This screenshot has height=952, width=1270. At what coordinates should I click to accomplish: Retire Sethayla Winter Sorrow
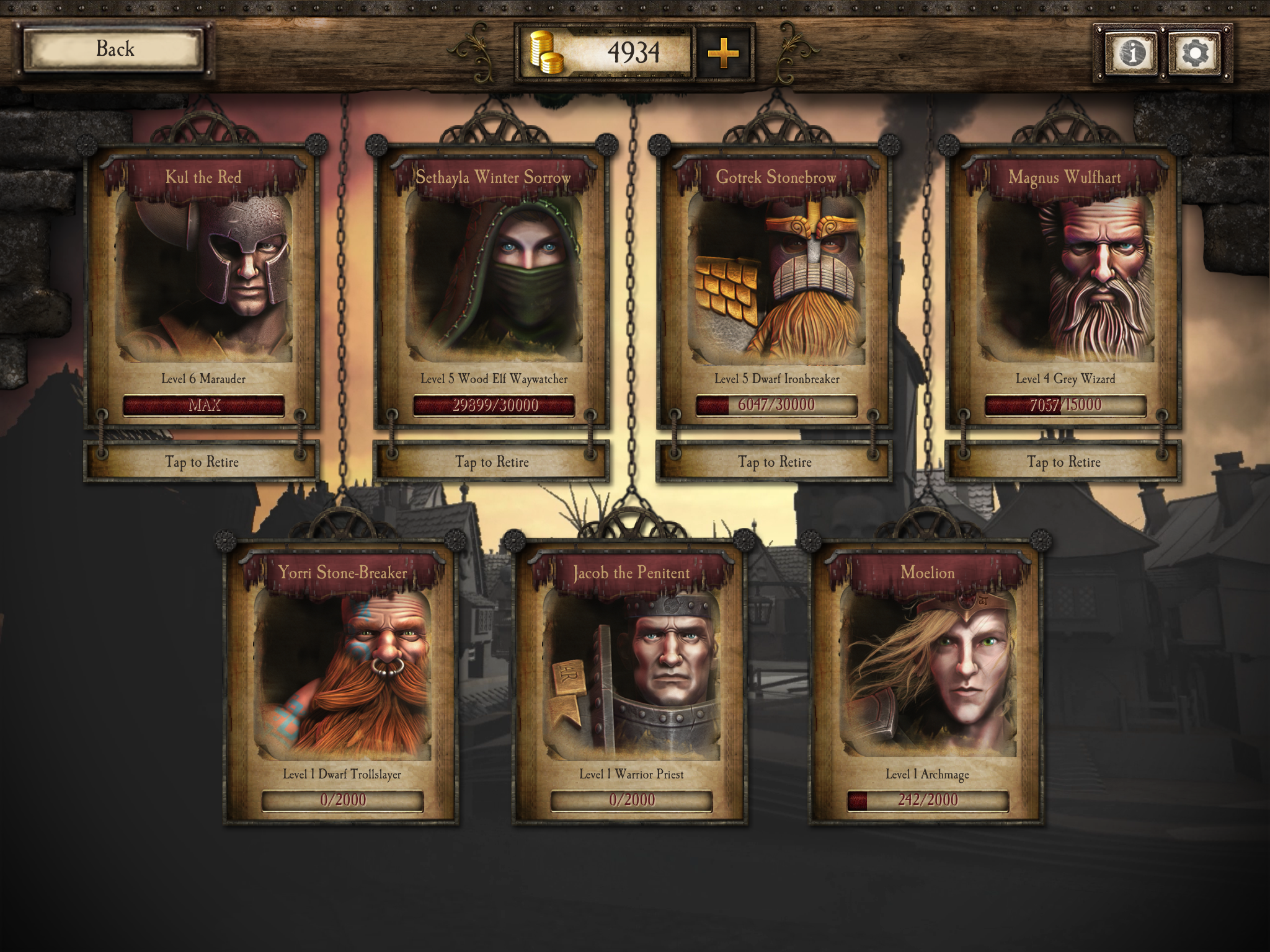tap(492, 462)
